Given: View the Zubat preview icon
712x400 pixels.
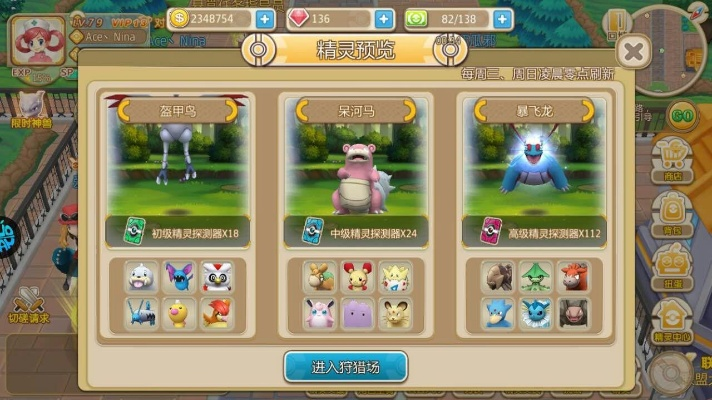Looking at the screenshot, I should coord(180,278).
